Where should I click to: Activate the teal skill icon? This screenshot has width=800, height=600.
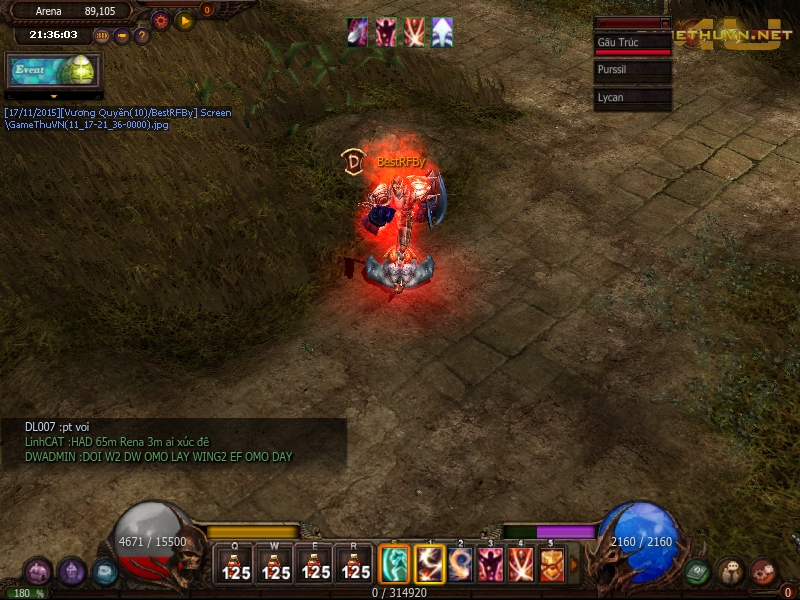click(x=395, y=565)
